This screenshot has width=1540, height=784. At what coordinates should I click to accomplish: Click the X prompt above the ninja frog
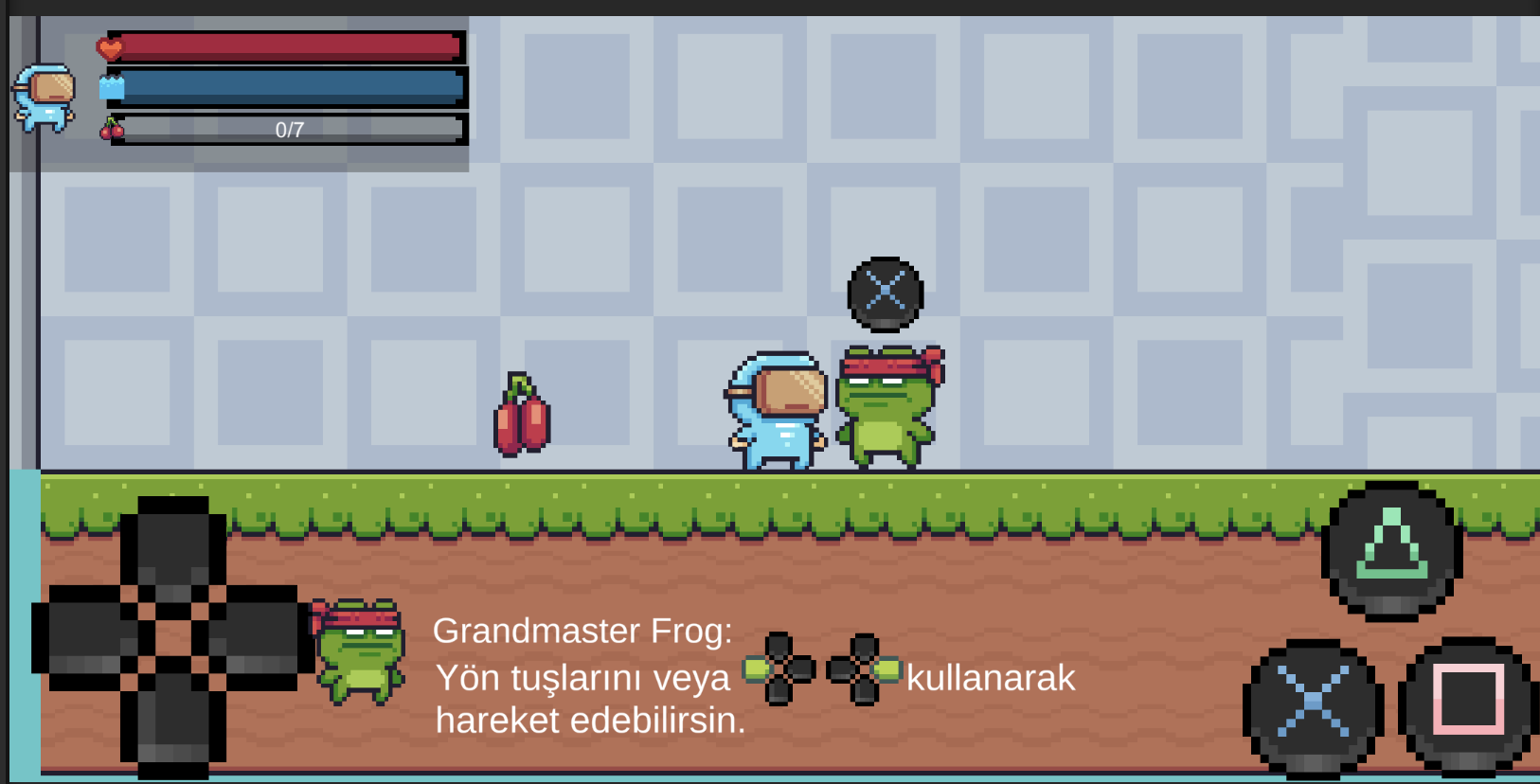885,292
